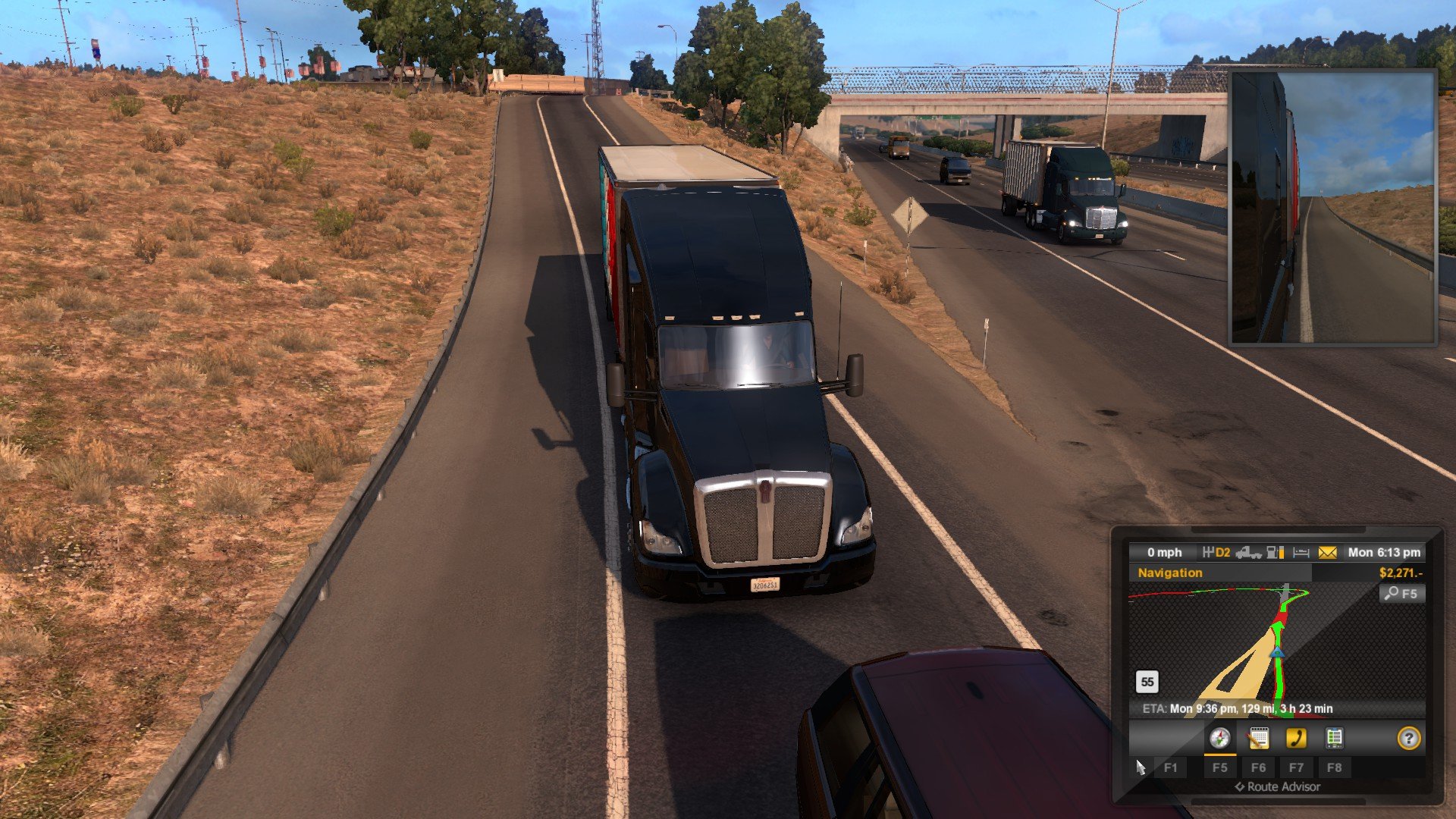The height and width of the screenshot is (819, 1456).
Task: Select the bed rest indicator icon
Action: click(x=1301, y=553)
